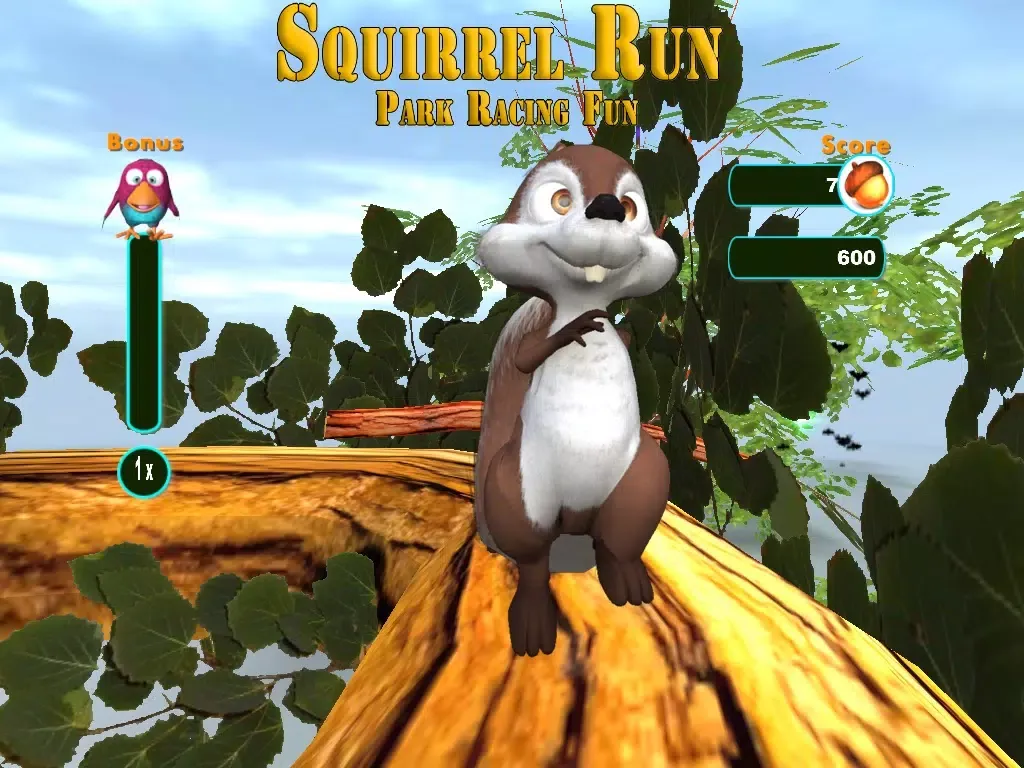Select the acorn icon beside the score
Image resolution: width=1024 pixels, height=768 pixels.
click(865, 184)
